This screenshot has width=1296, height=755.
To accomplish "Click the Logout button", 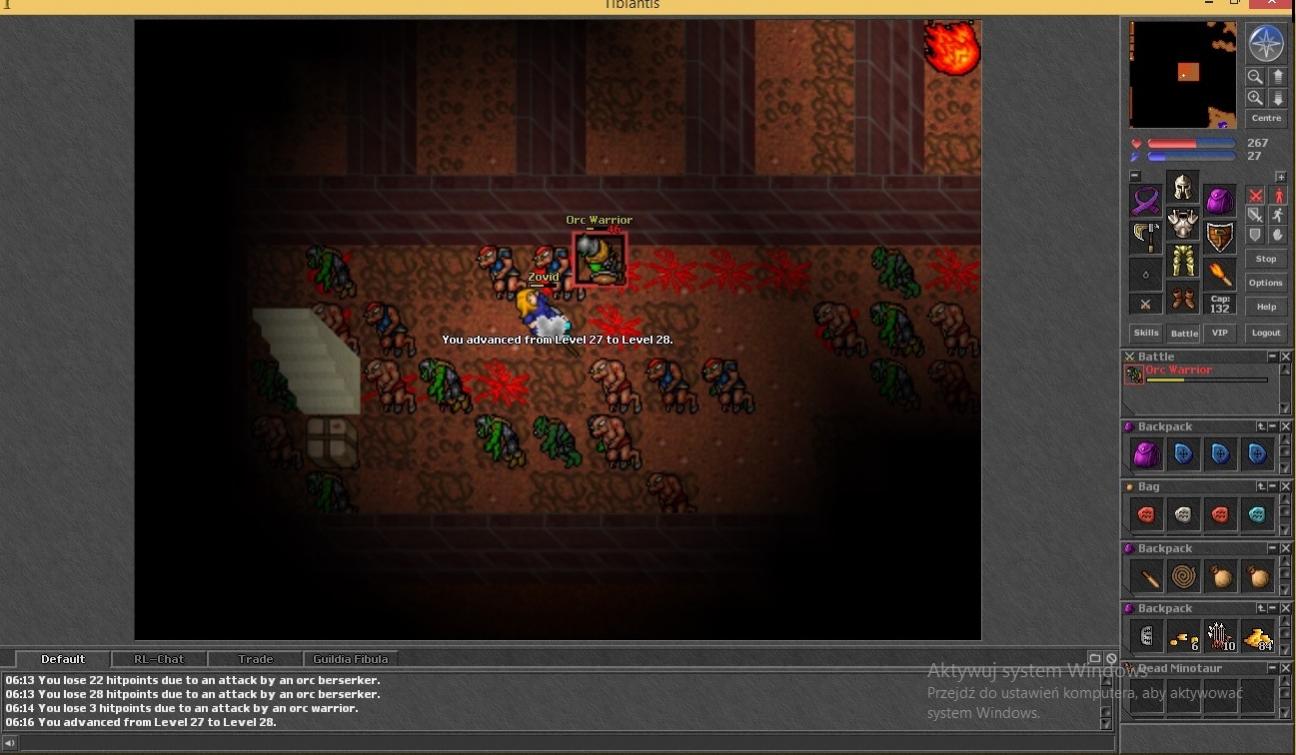I will pos(1266,333).
